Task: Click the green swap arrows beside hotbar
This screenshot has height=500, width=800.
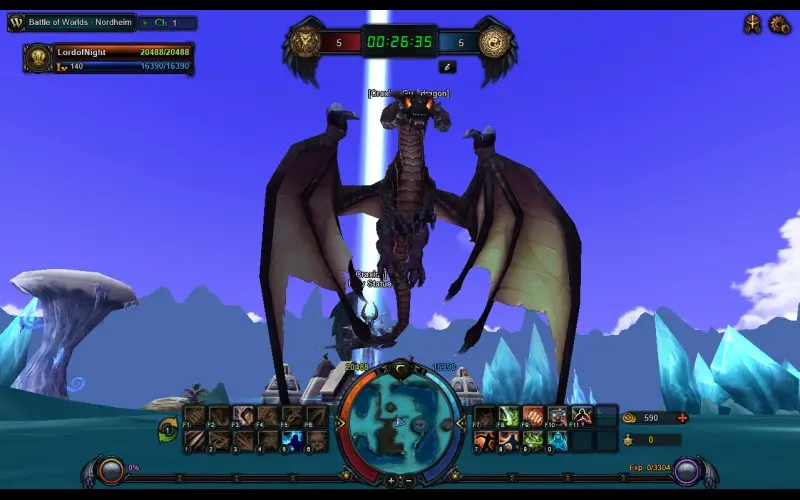Action: pyautogui.click(x=168, y=429)
